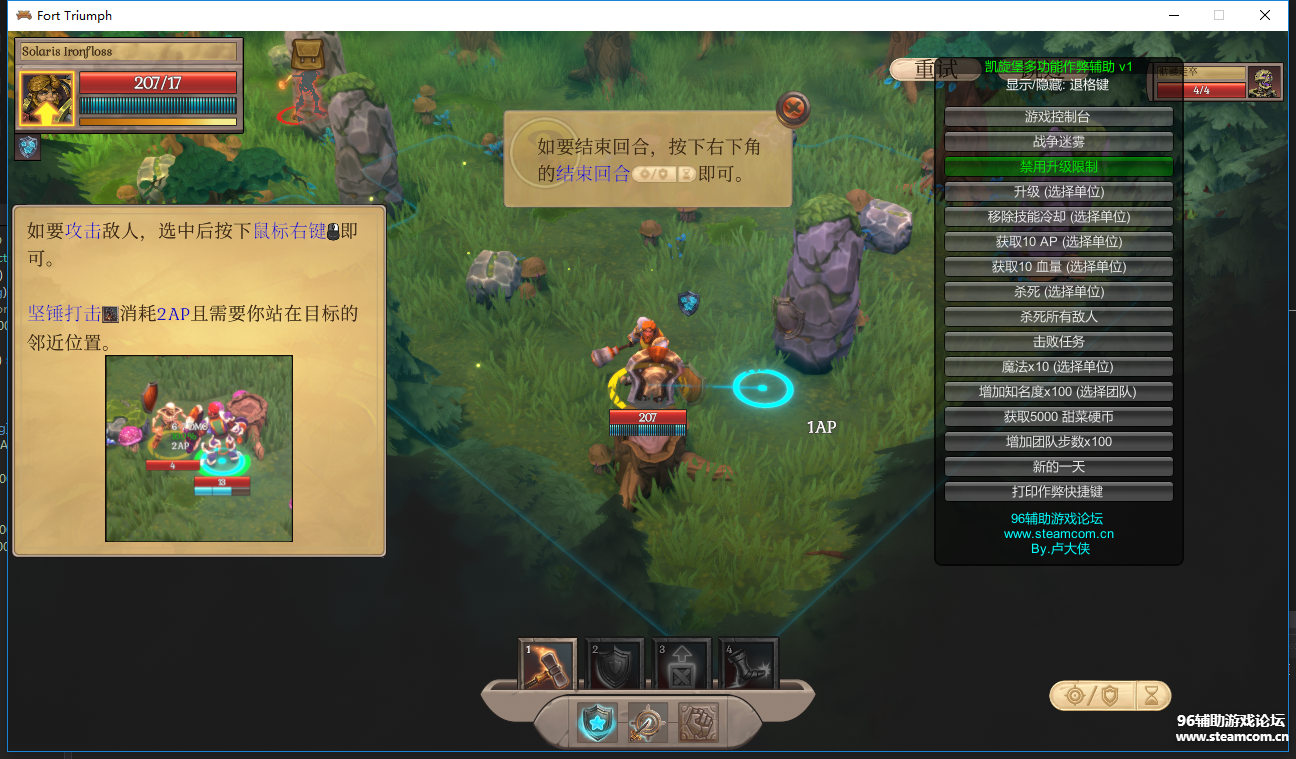Toggle the target and shield overwatch button

1090,695
